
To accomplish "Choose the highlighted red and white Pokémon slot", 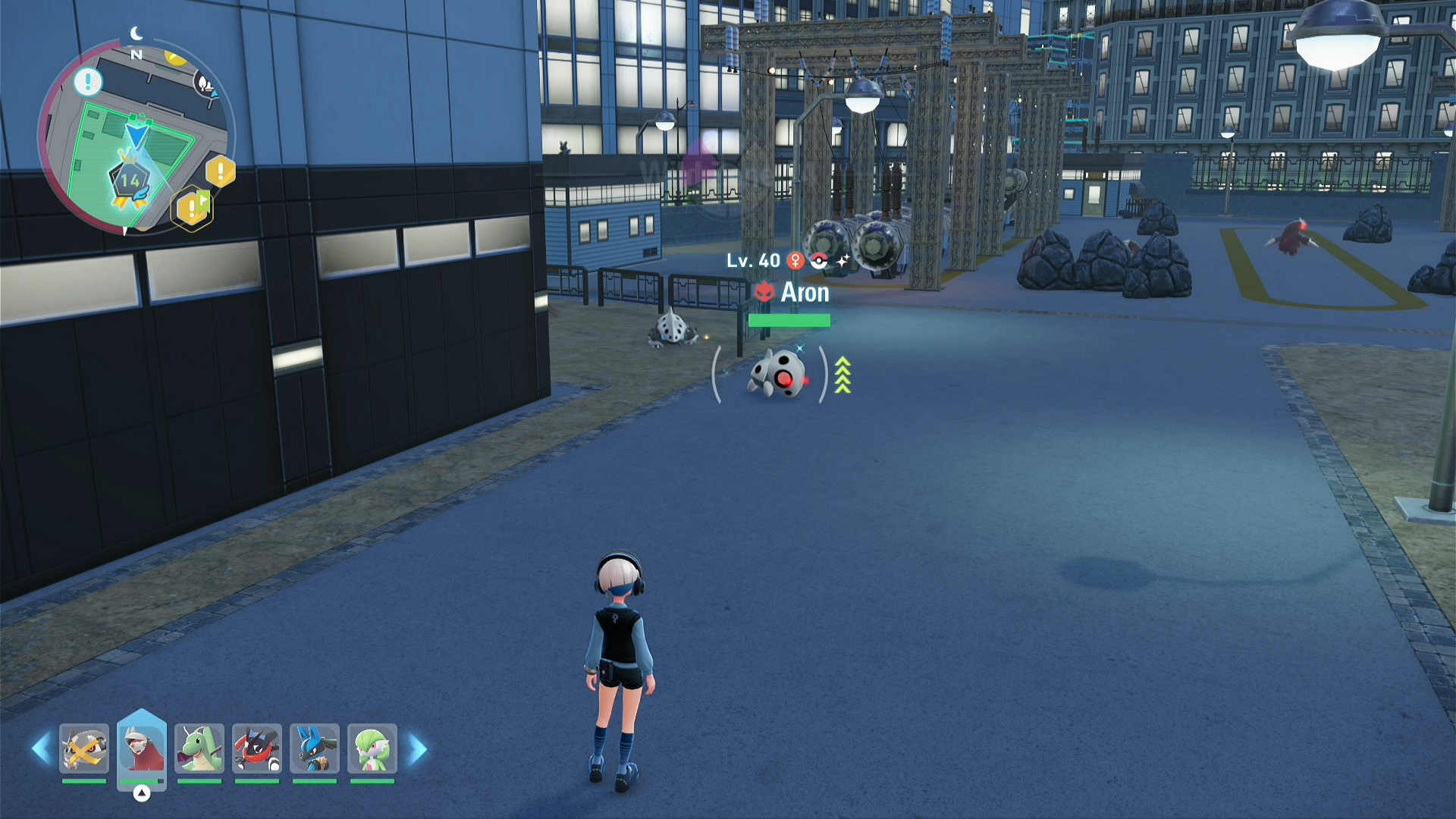I will tap(142, 748).
